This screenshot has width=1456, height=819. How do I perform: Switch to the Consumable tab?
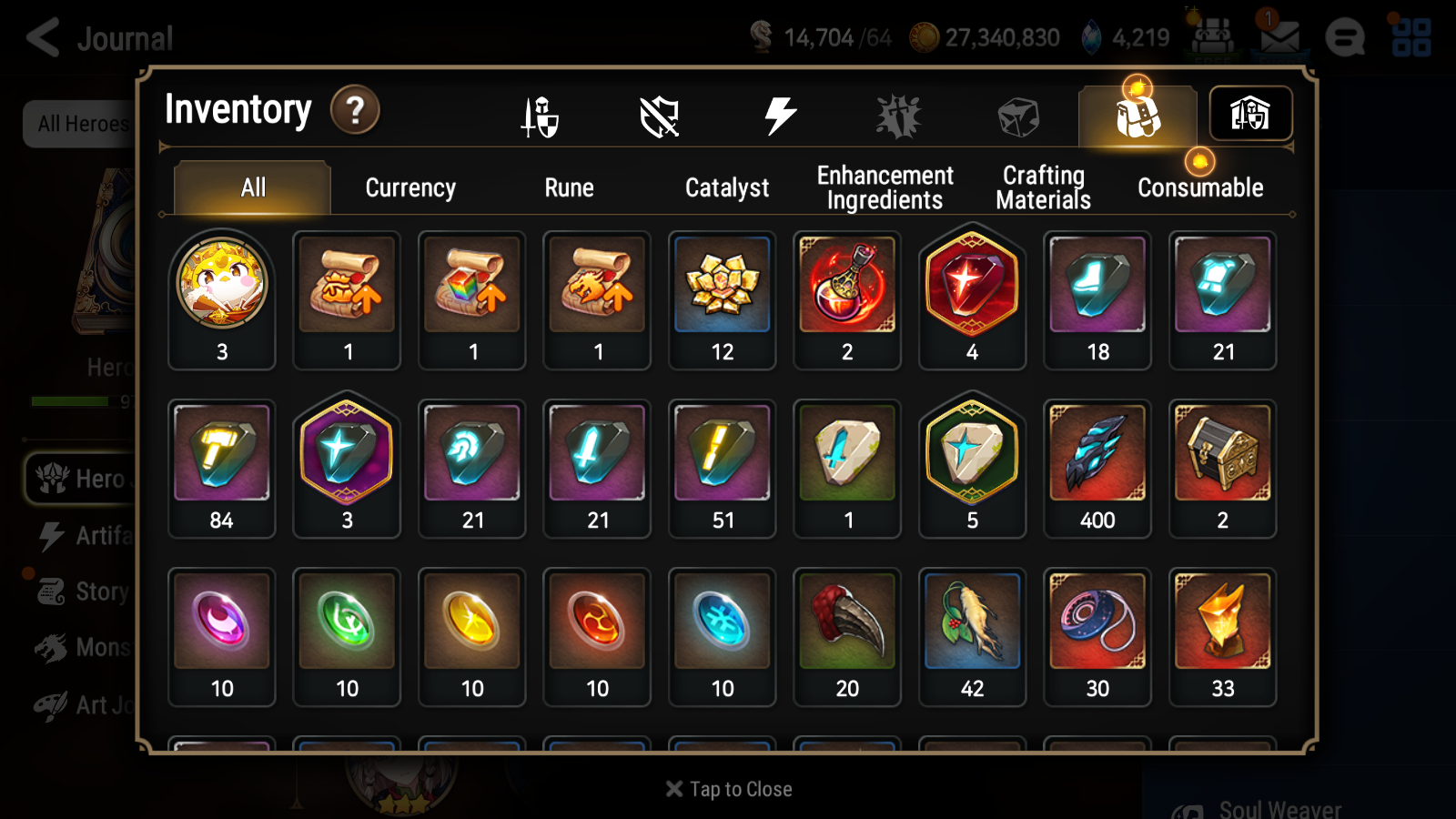click(1199, 187)
